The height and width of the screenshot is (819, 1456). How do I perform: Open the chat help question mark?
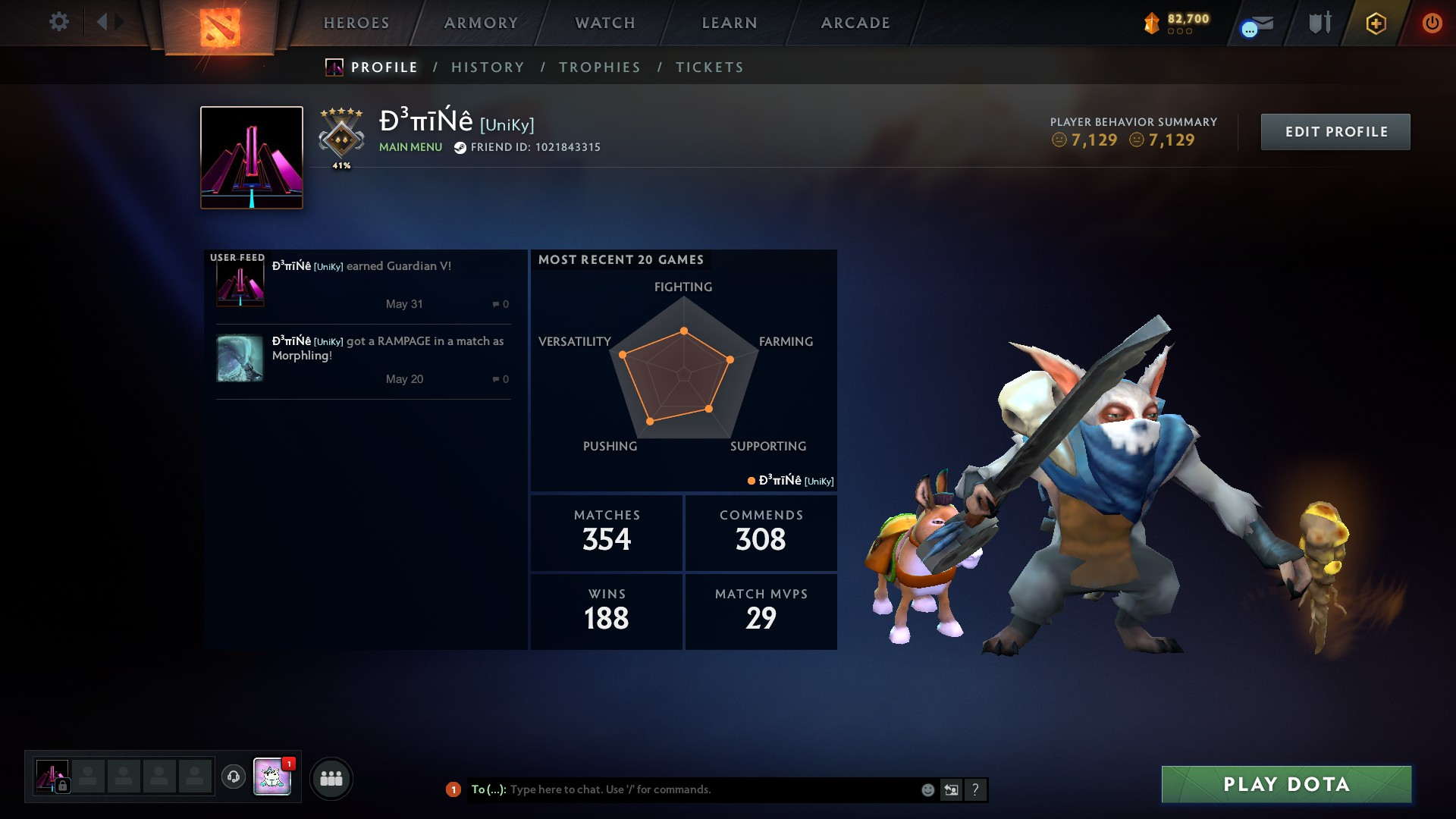[x=977, y=789]
